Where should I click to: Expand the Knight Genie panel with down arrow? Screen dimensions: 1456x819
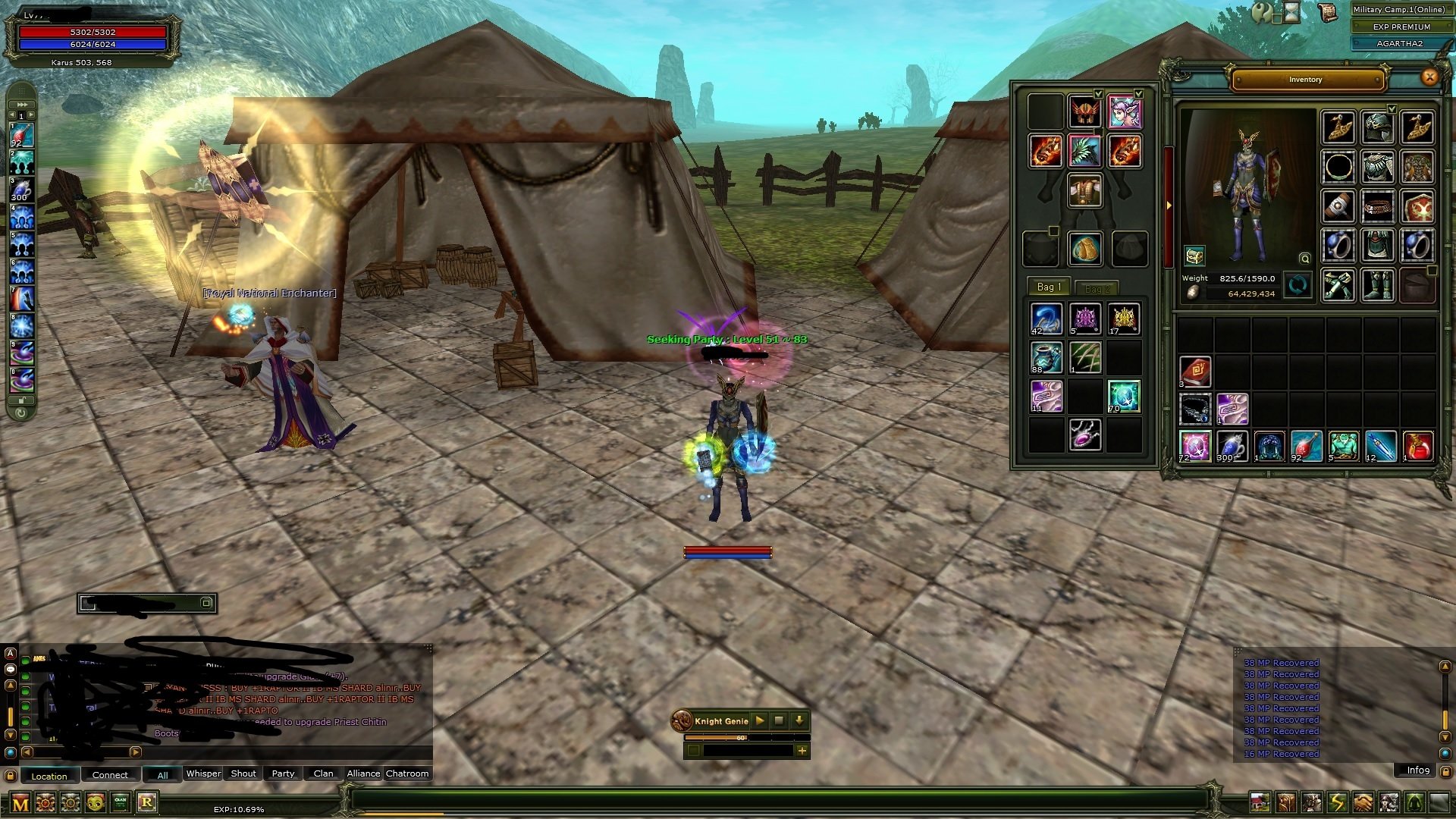[799, 721]
